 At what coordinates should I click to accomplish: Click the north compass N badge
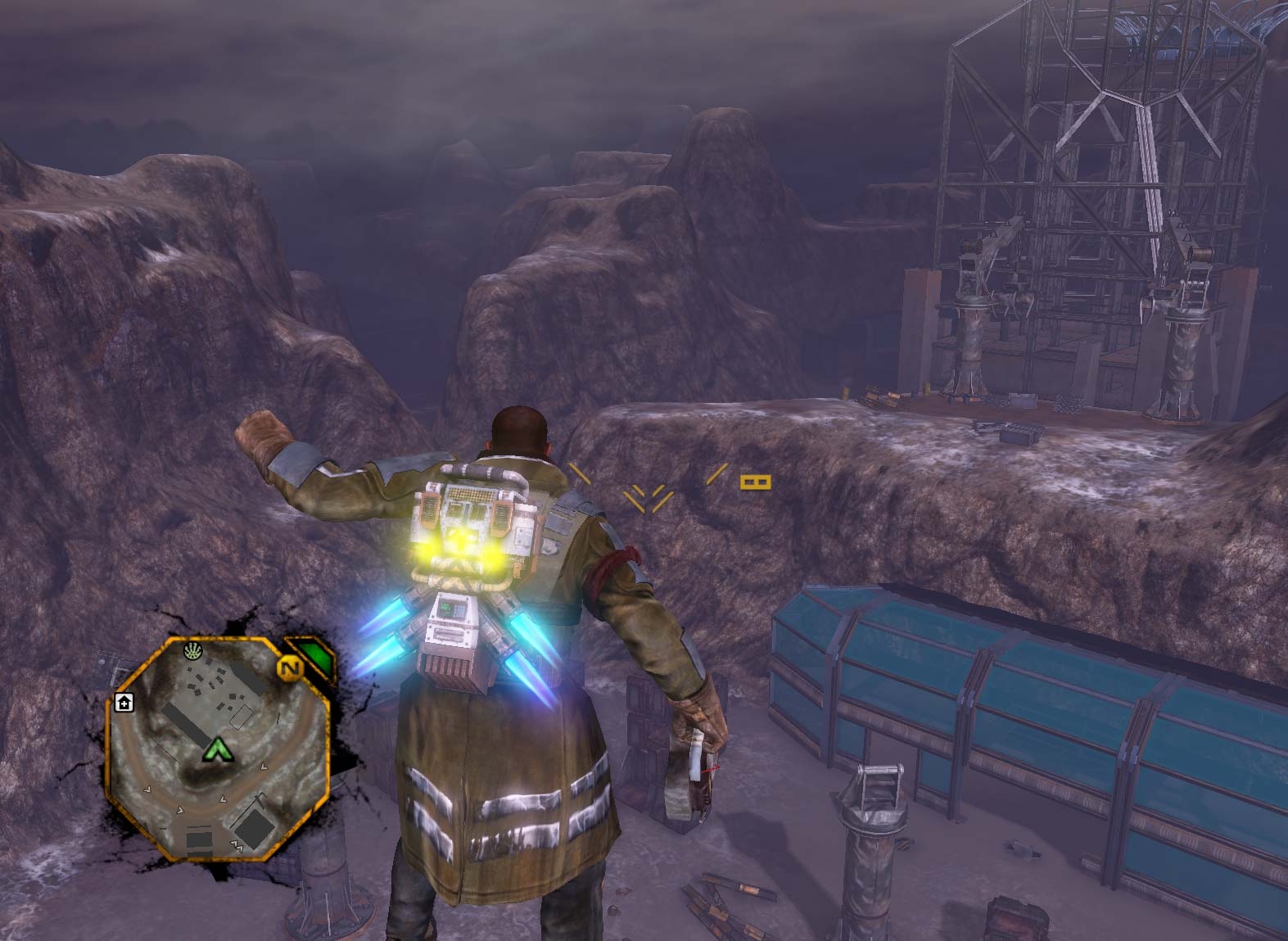(290, 667)
